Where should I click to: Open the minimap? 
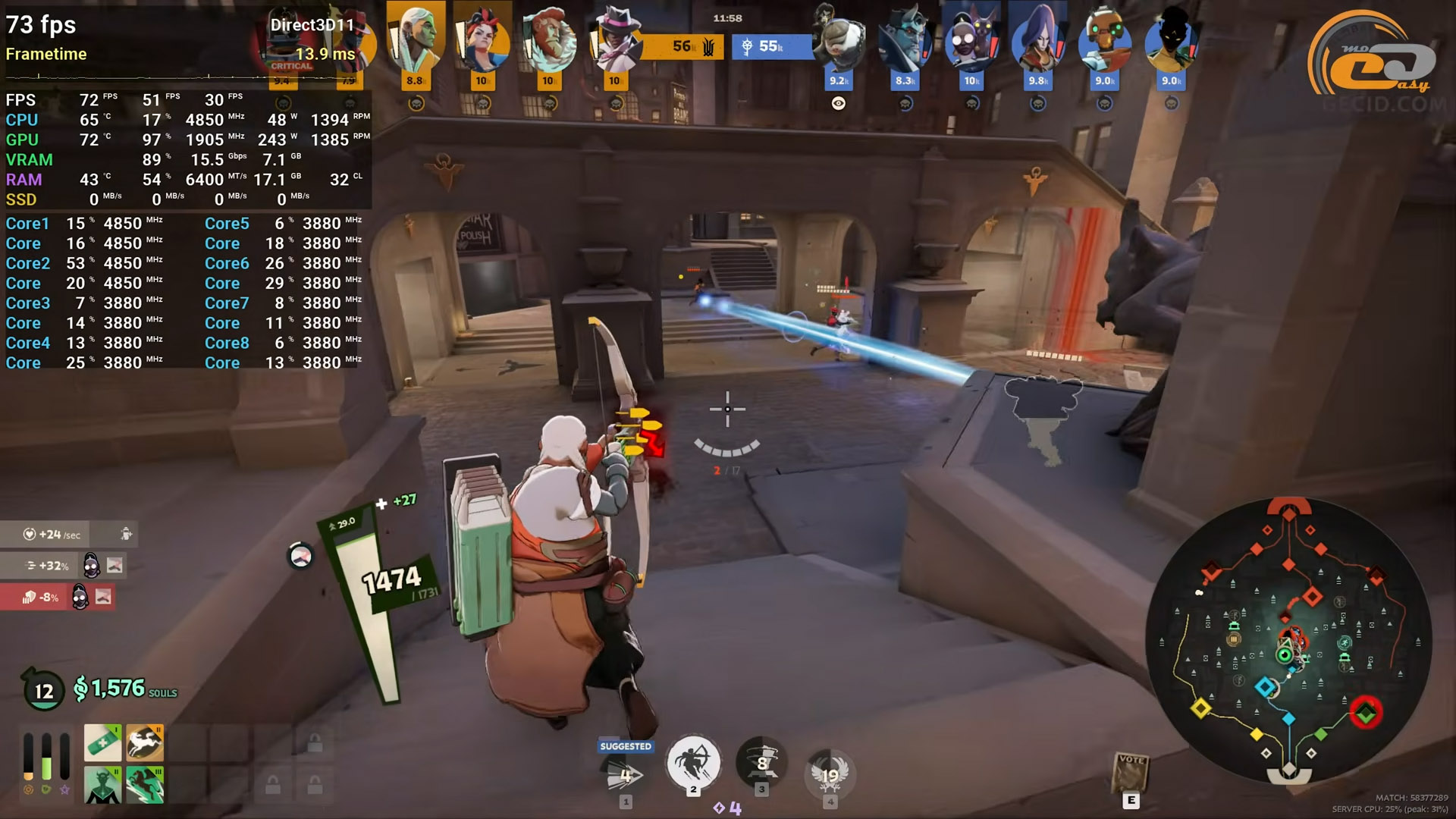1288,641
